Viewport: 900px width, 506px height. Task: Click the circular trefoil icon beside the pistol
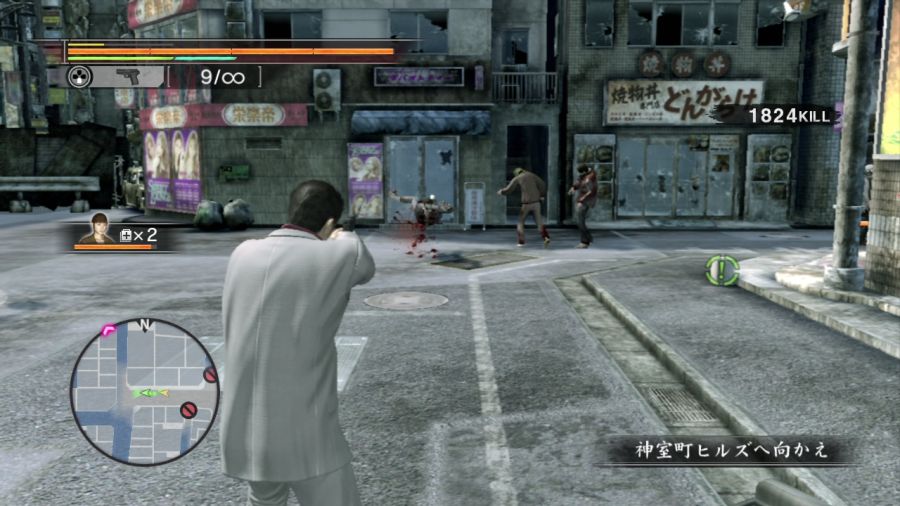coord(80,76)
